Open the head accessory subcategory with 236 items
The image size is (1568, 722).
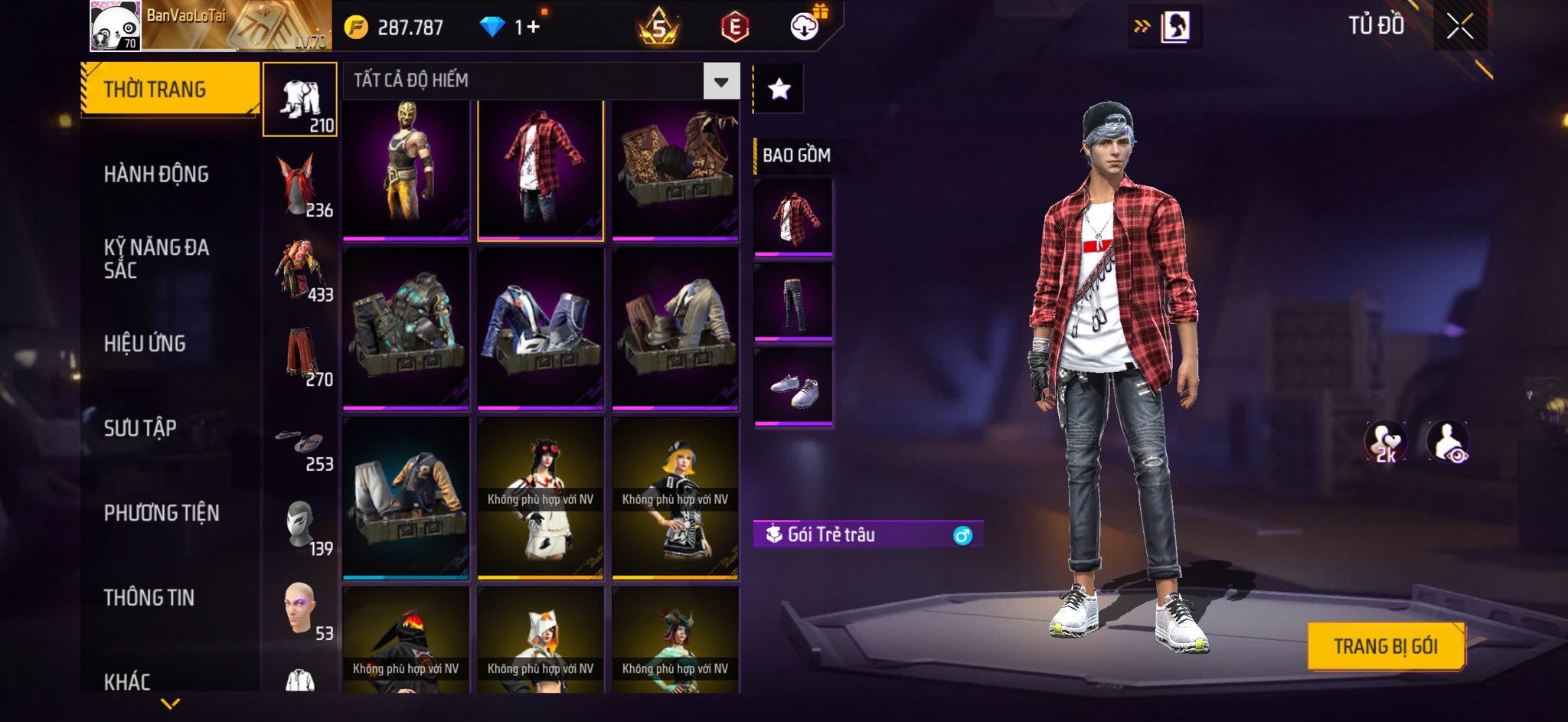pyautogui.click(x=301, y=185)
